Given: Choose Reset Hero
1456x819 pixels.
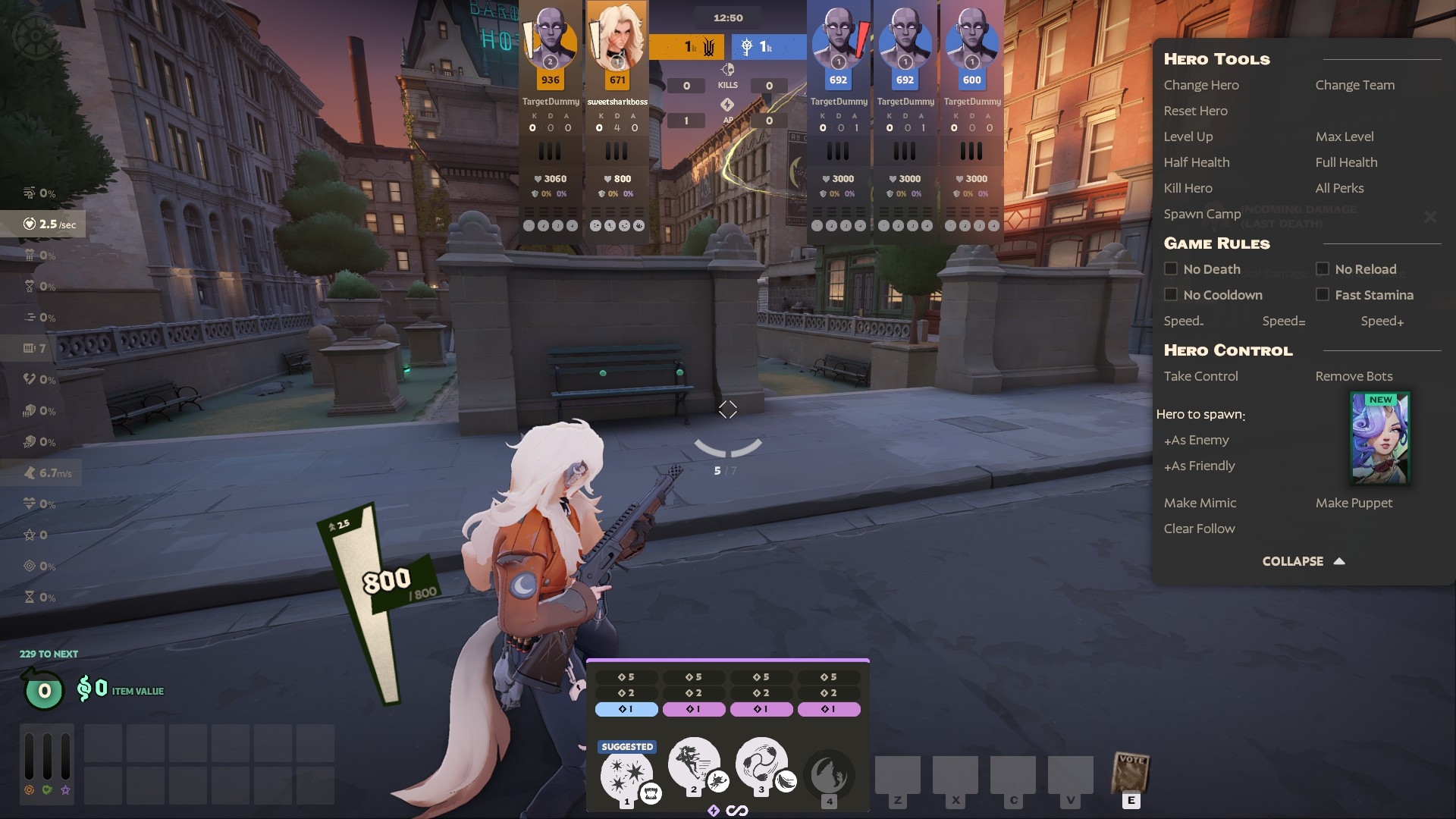Looking at the screenshot, I should point(1195,111).
